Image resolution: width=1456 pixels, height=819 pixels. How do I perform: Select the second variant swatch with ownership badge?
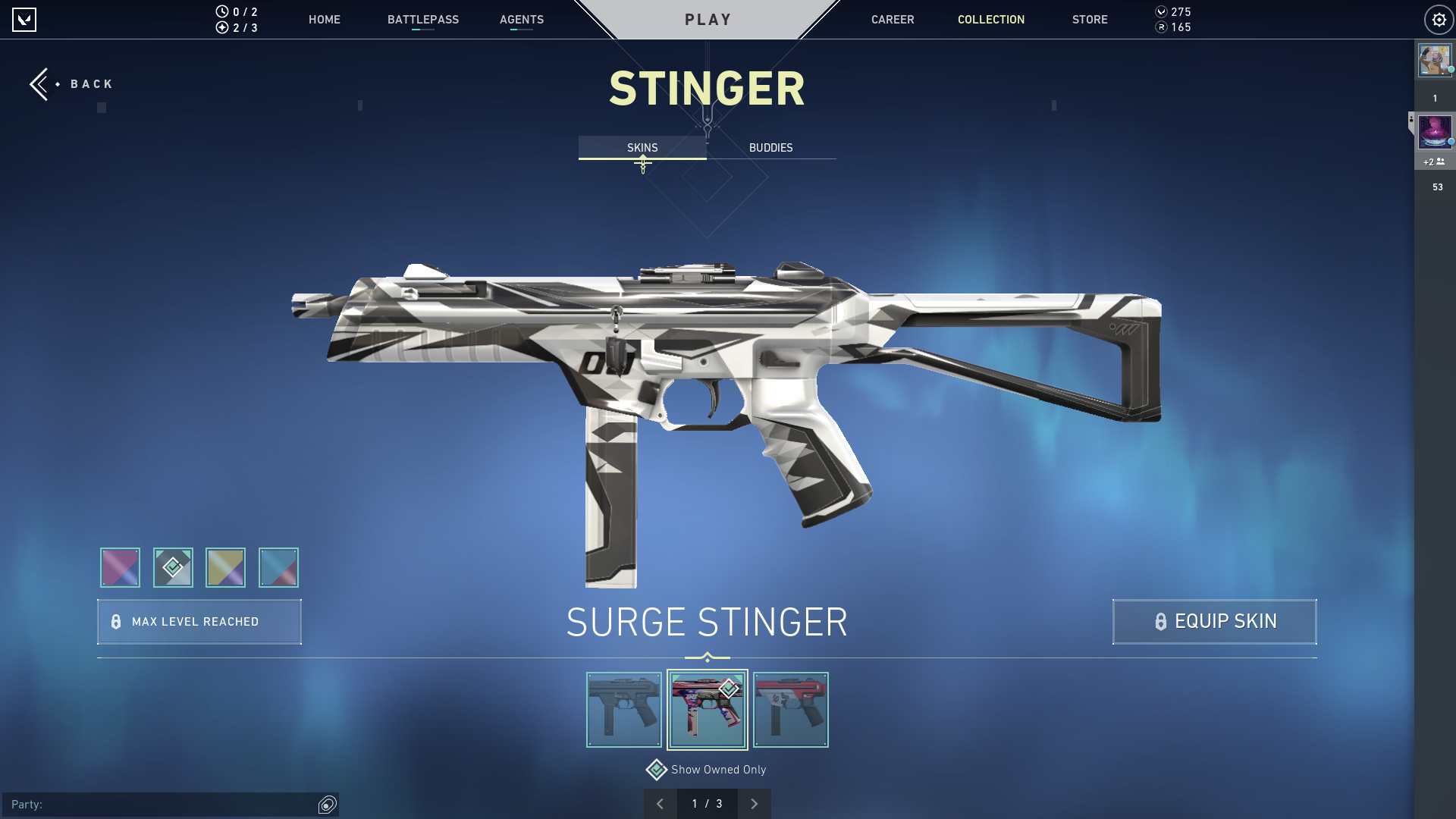pos(173,567)
